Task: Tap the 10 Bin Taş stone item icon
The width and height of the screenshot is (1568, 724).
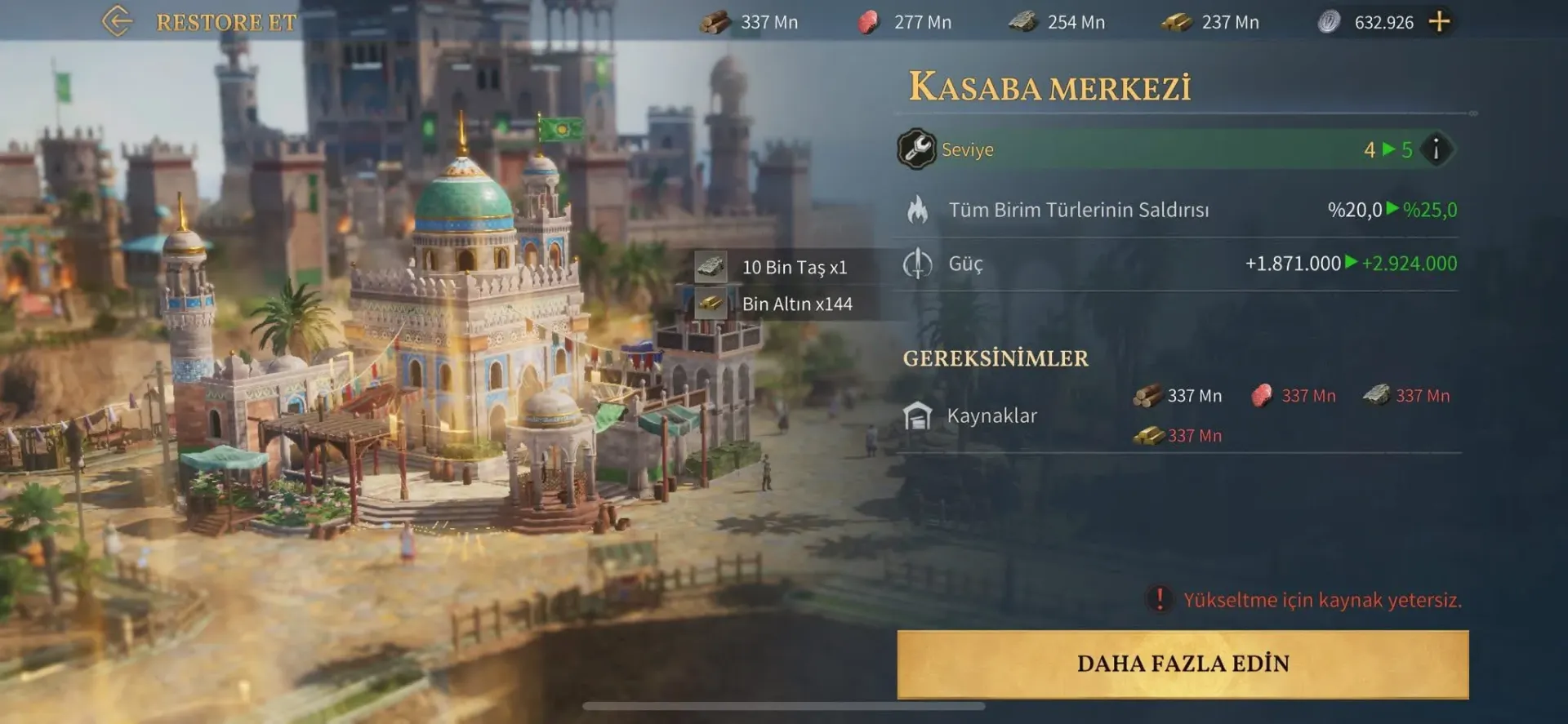Action: click(x=712, y=266)
